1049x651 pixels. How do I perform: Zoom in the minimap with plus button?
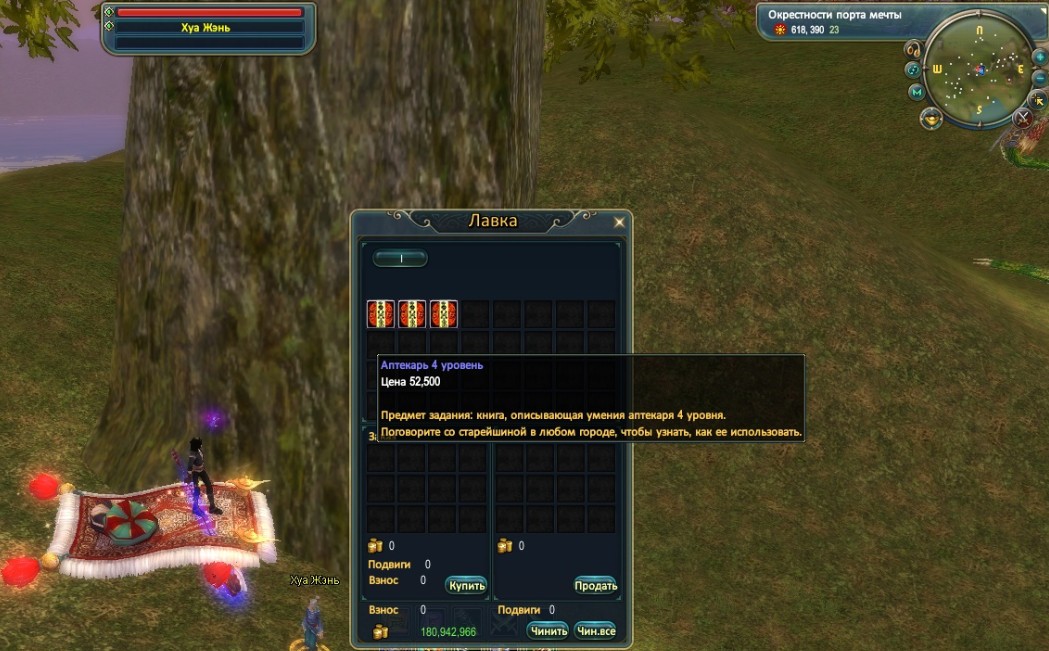[x=1039, y=56]
